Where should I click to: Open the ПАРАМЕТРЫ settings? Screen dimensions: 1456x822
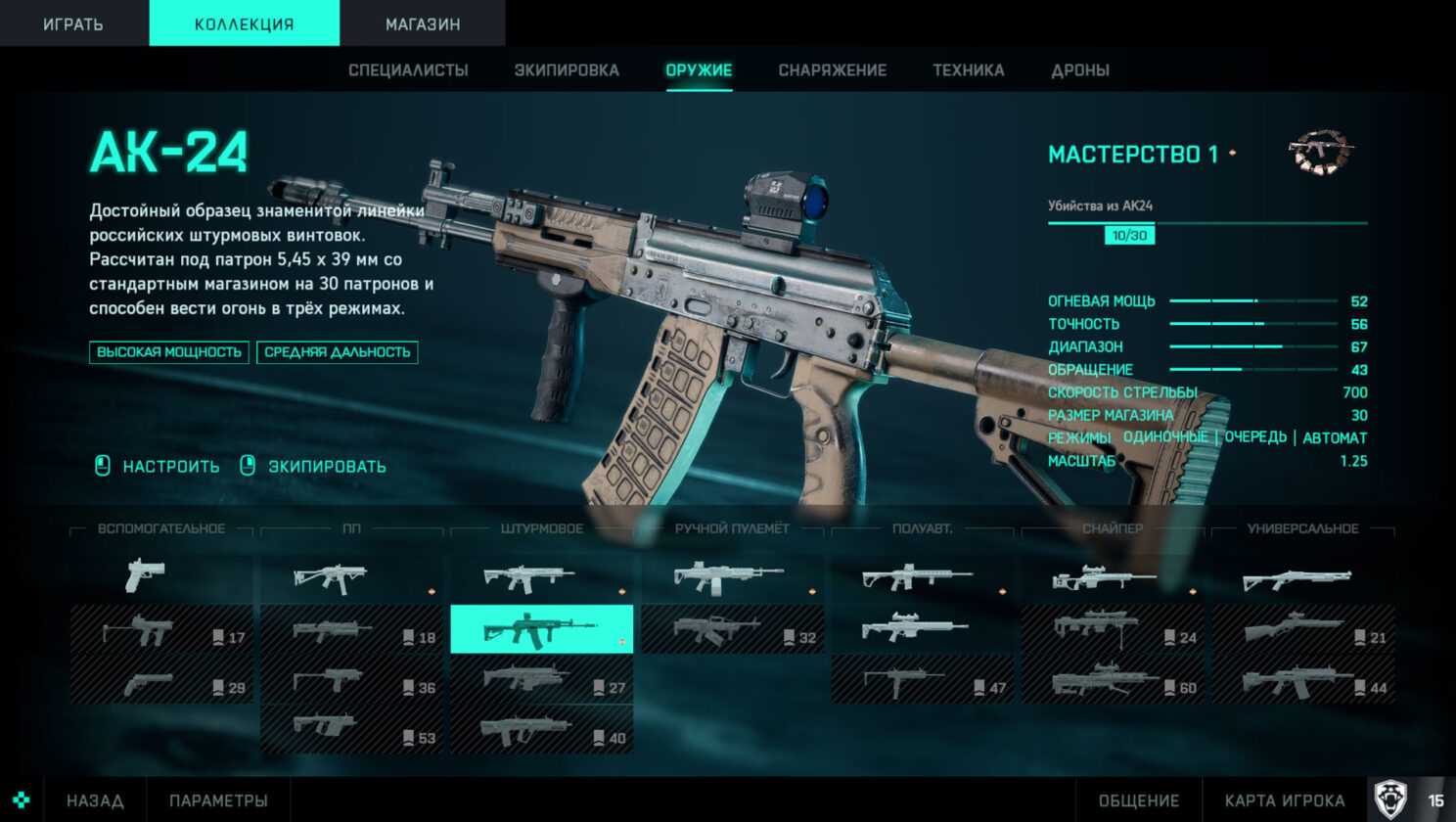[218, 800]
